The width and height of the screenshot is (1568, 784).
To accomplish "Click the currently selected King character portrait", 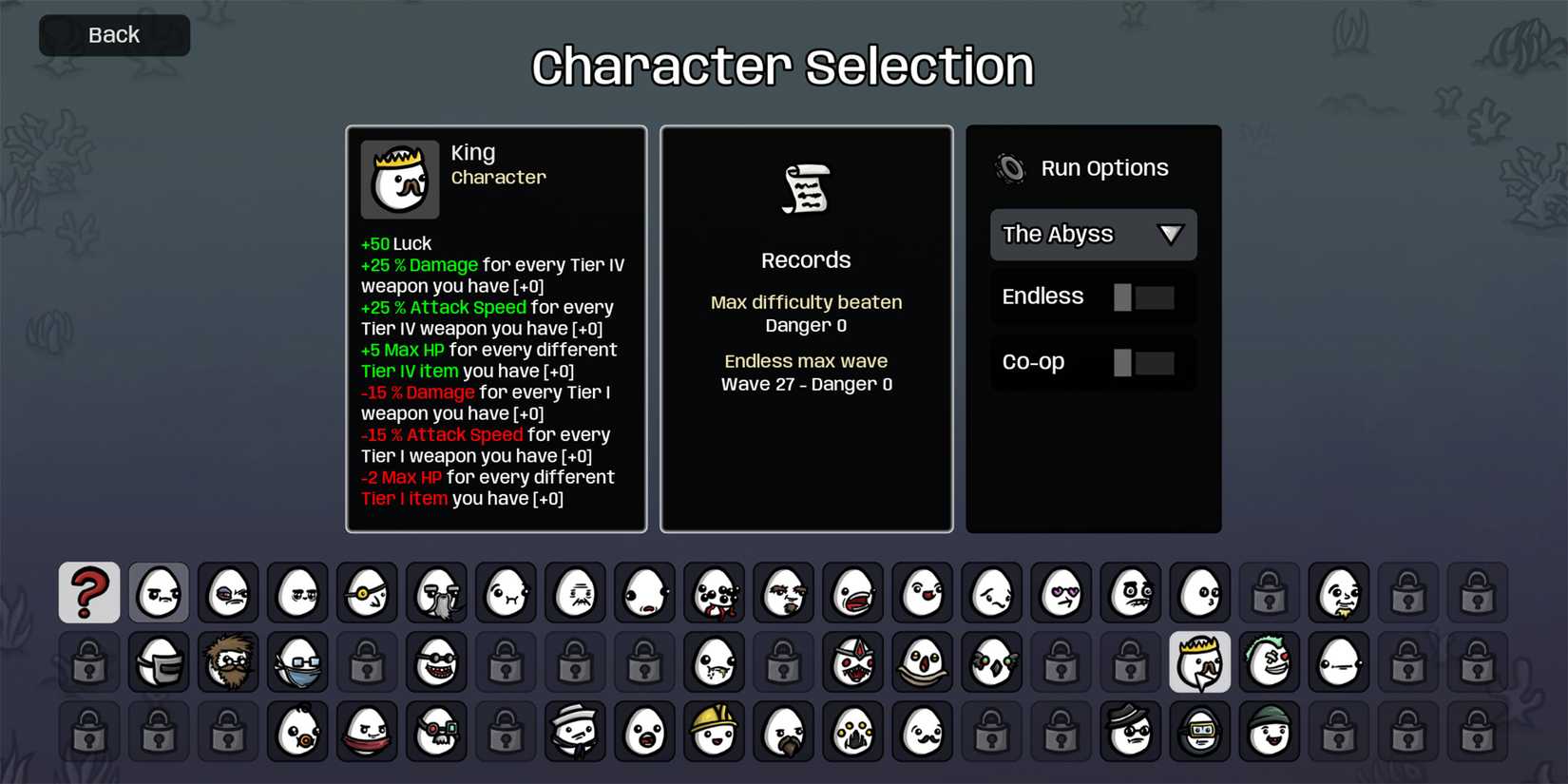I will point(1199,662).
